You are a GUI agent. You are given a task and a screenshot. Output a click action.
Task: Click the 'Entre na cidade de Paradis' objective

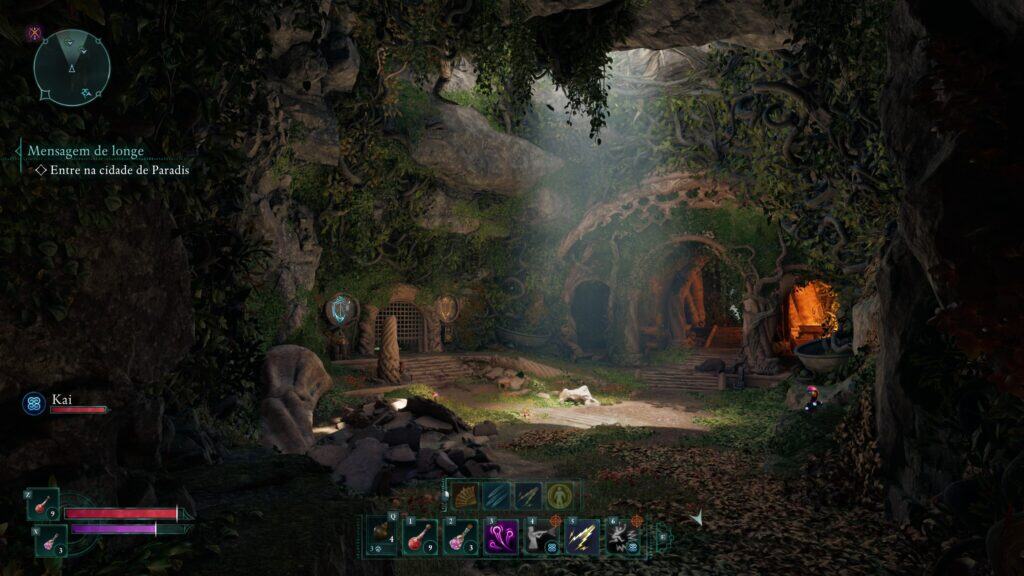[x=119, y=170]
